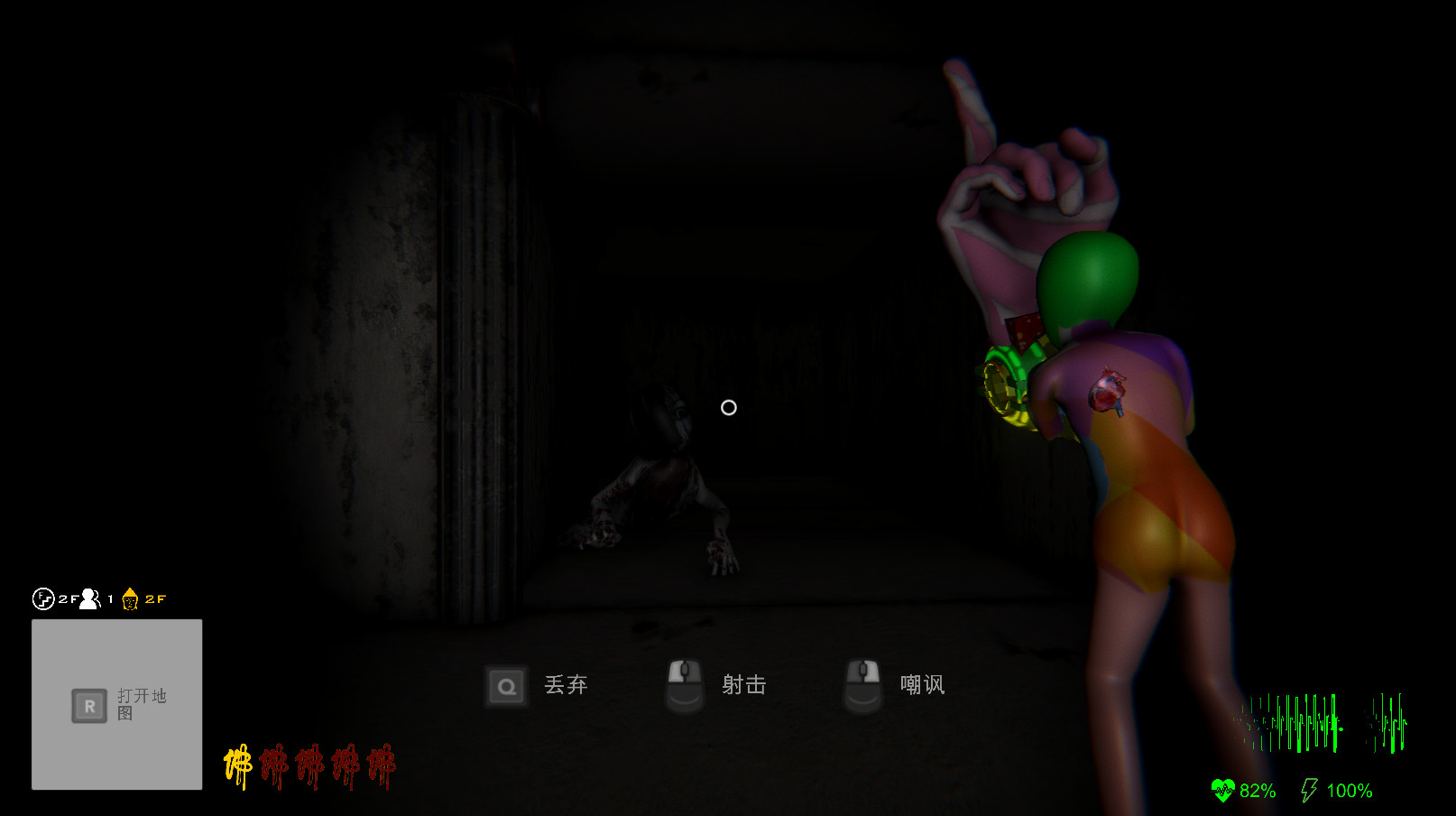Click the left mouse button icon next to 射击
1456x816 pixels.
tap(684, 684)
